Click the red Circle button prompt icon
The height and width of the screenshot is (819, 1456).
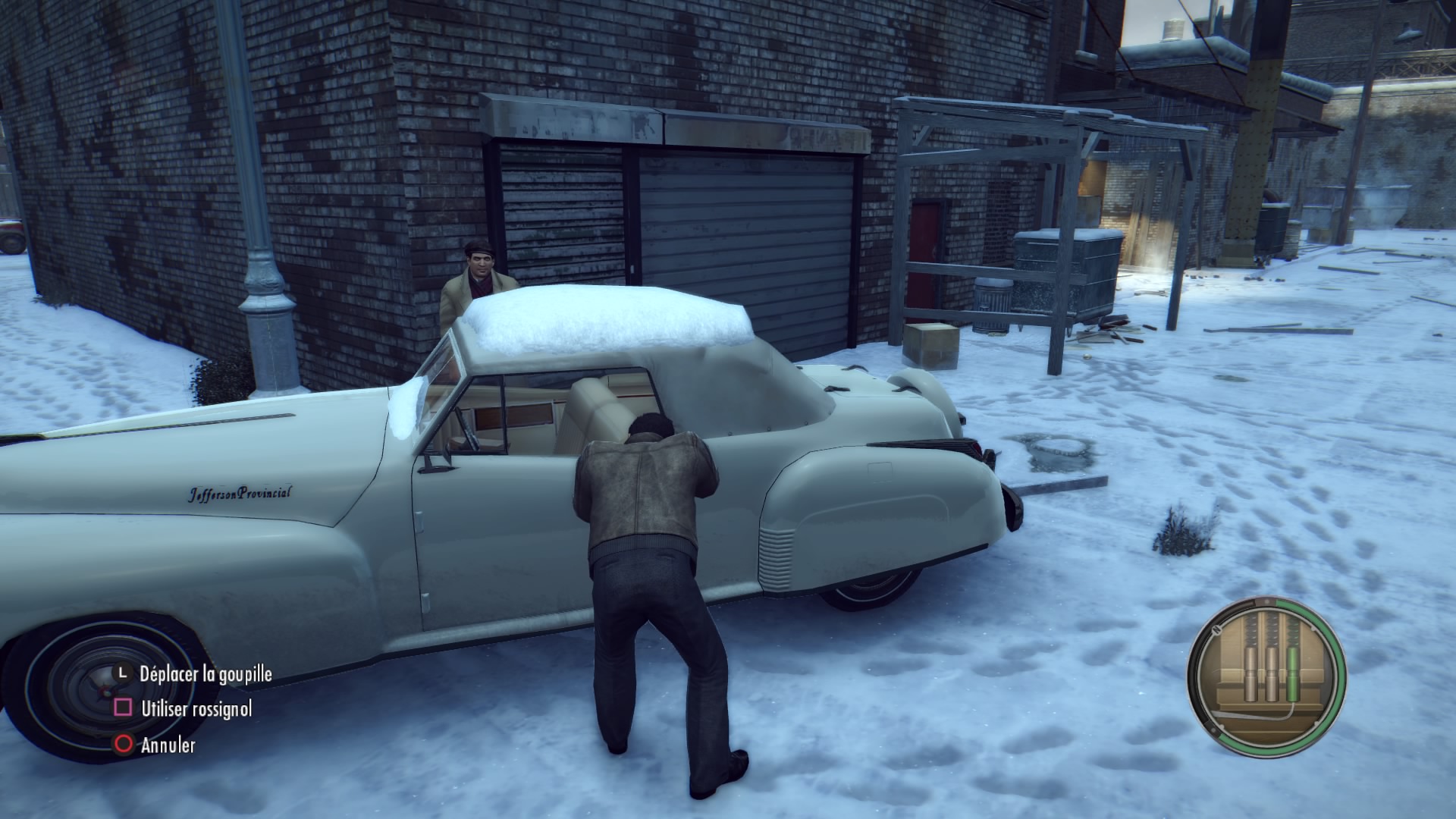point(122,745)
